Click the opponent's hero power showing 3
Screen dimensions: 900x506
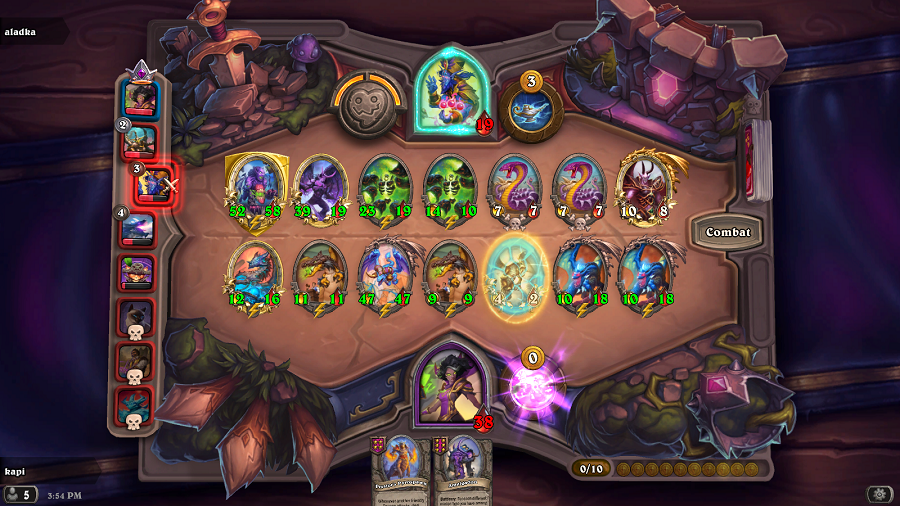(x=531, y=108)
